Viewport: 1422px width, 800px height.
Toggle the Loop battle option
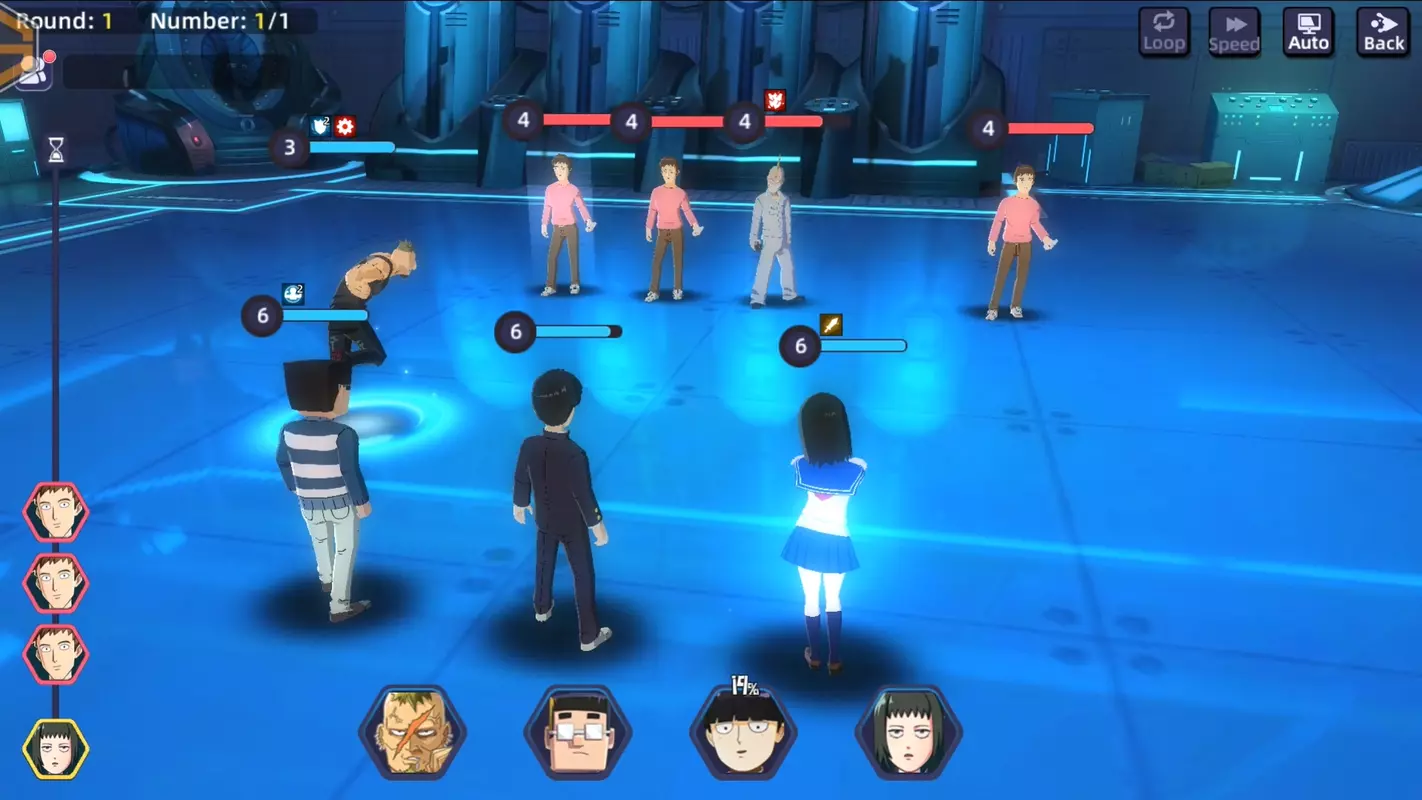1163,30
